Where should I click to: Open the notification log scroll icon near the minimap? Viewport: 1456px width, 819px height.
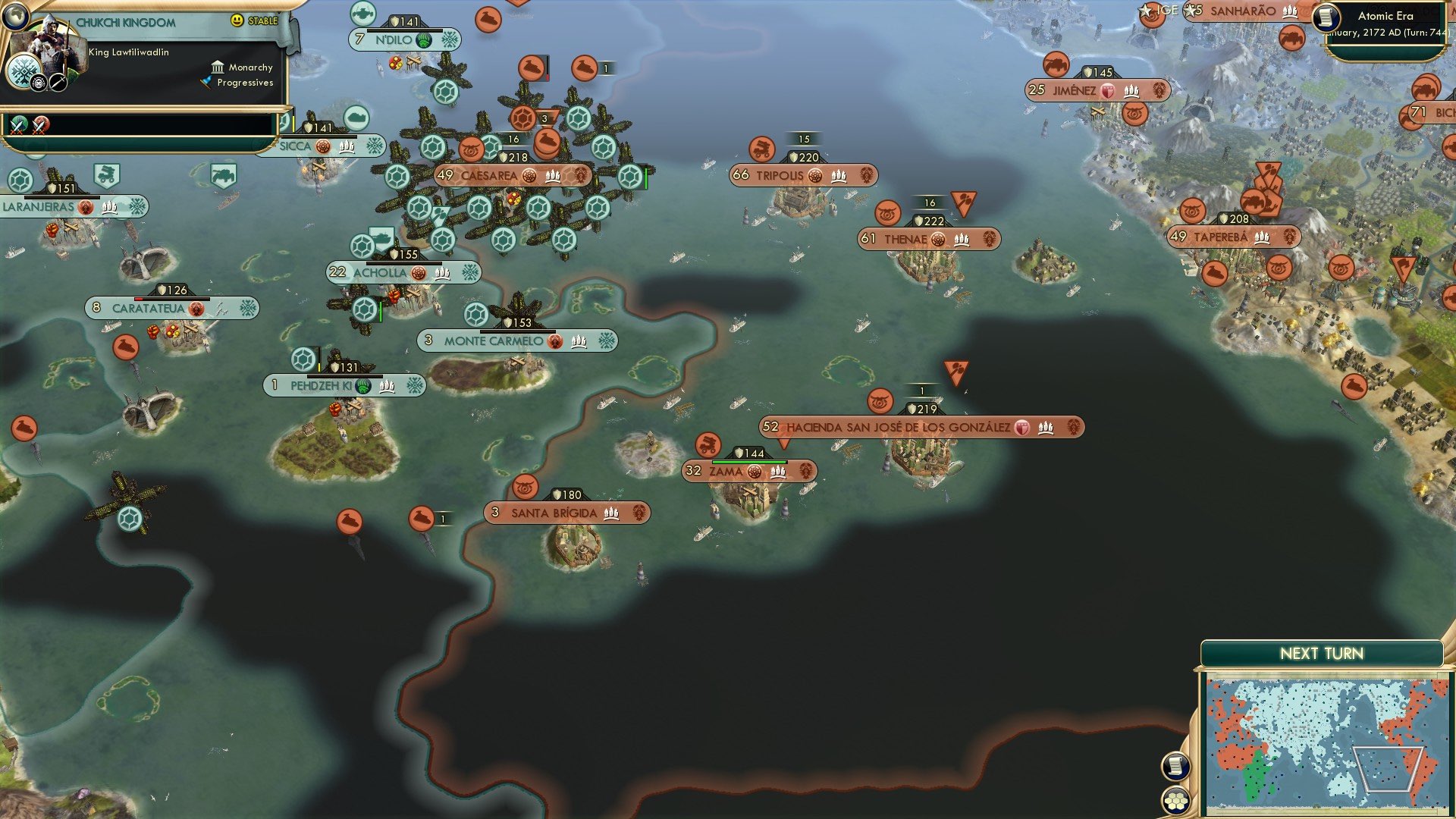tap(1175, 766)
